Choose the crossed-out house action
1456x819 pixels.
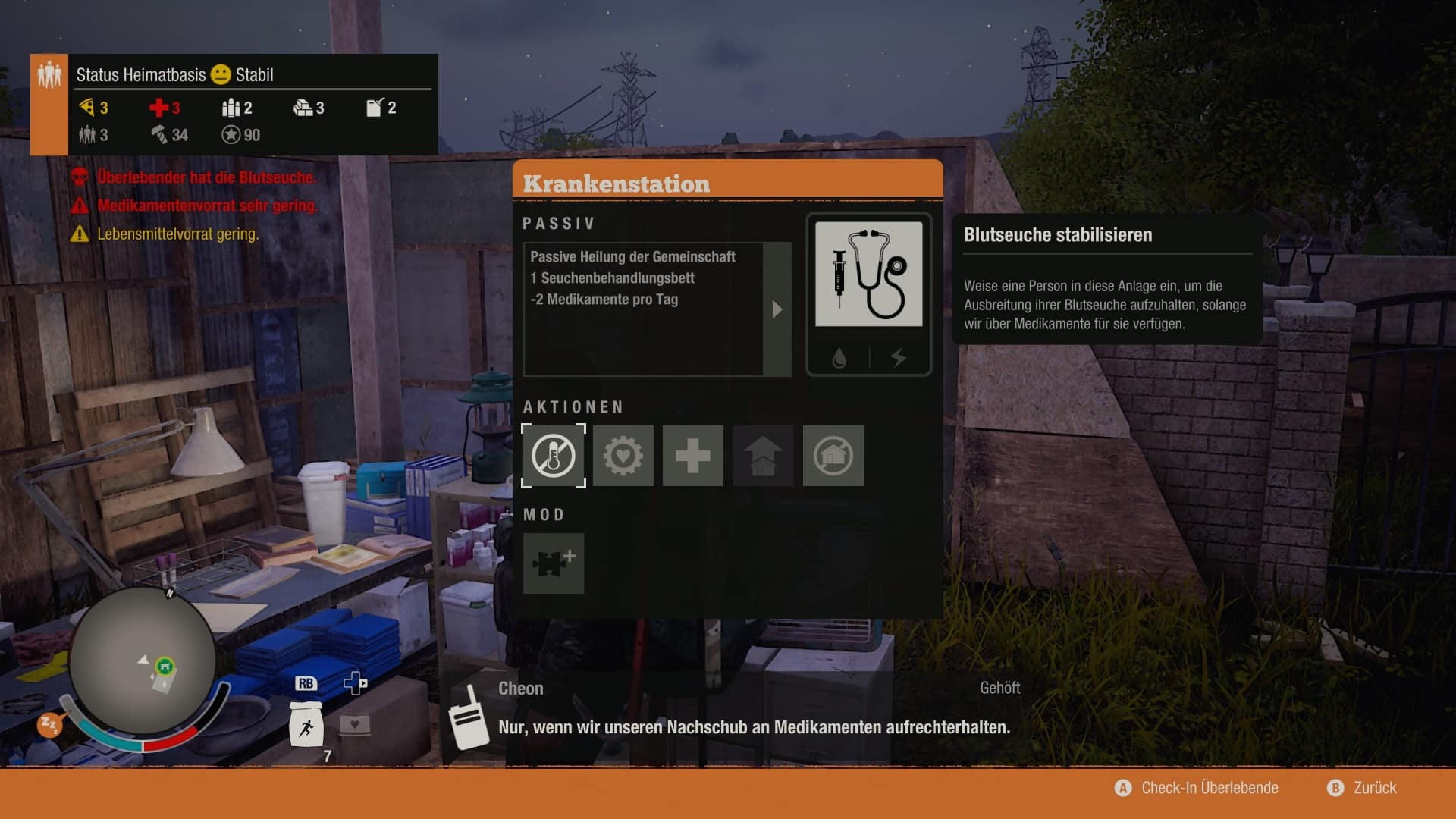(833, 456)
